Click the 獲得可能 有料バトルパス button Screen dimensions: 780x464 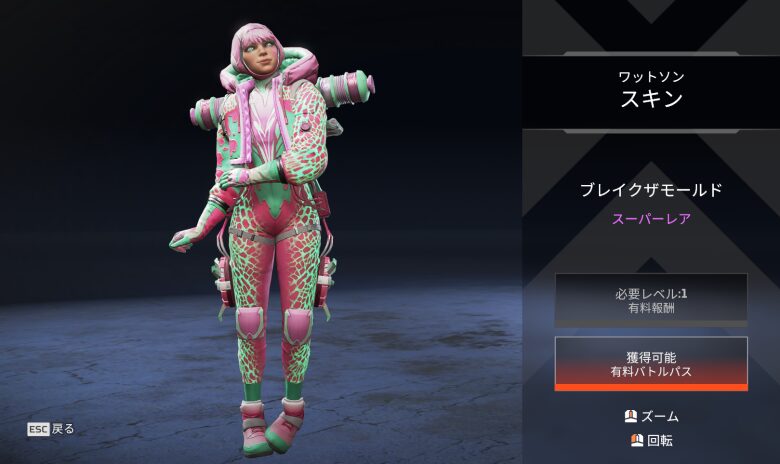click(651, 363)
